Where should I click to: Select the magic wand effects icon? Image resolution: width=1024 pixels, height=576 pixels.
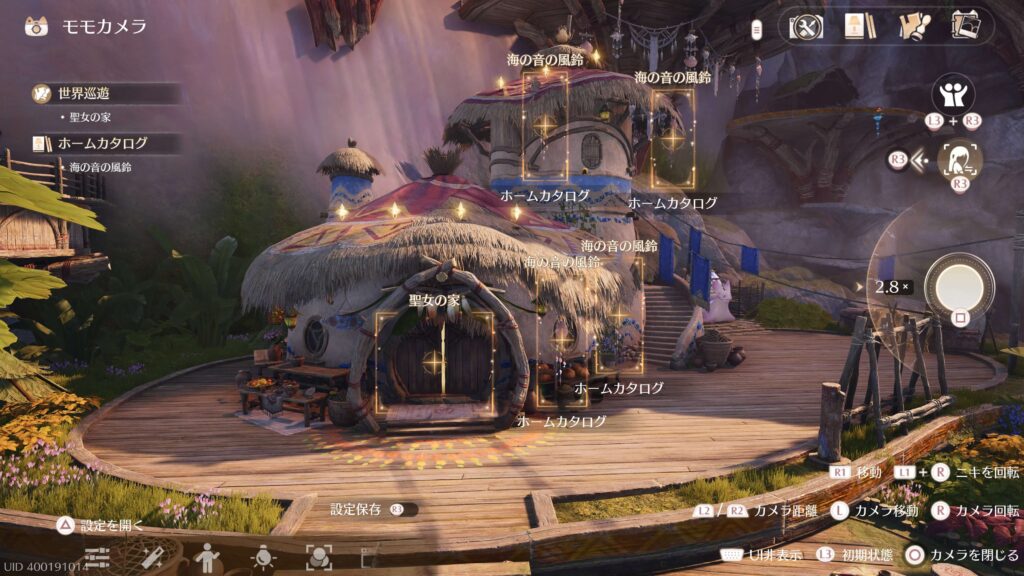coord(152,556)
